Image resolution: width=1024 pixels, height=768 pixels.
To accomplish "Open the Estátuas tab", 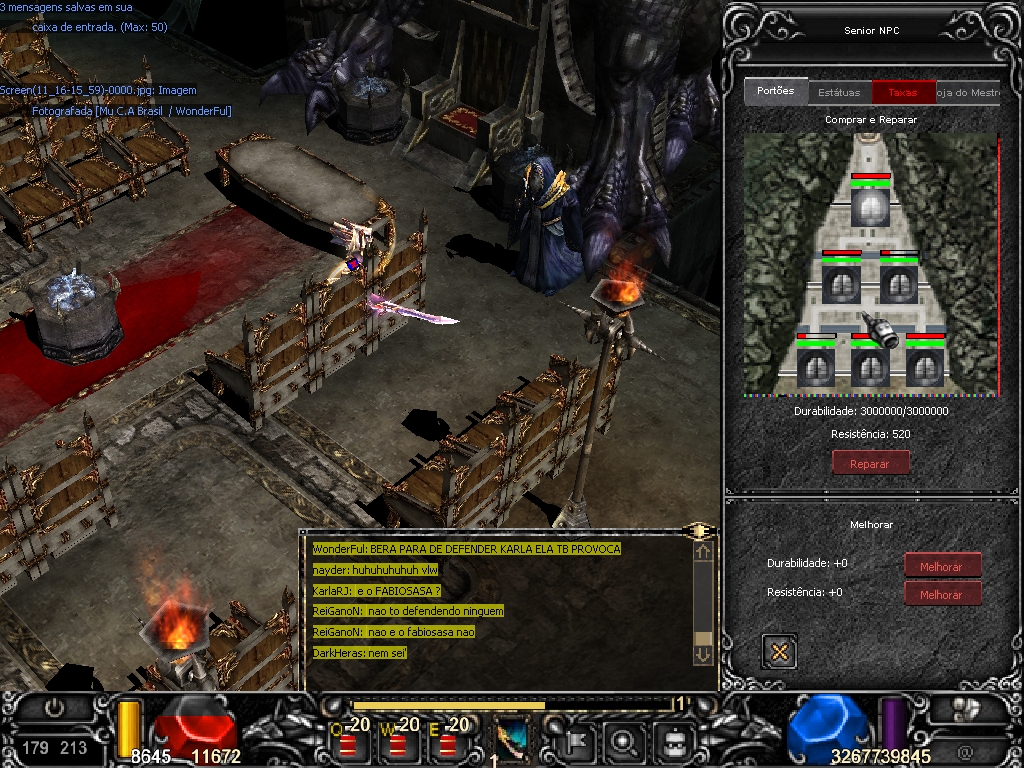I will [839, 92].
